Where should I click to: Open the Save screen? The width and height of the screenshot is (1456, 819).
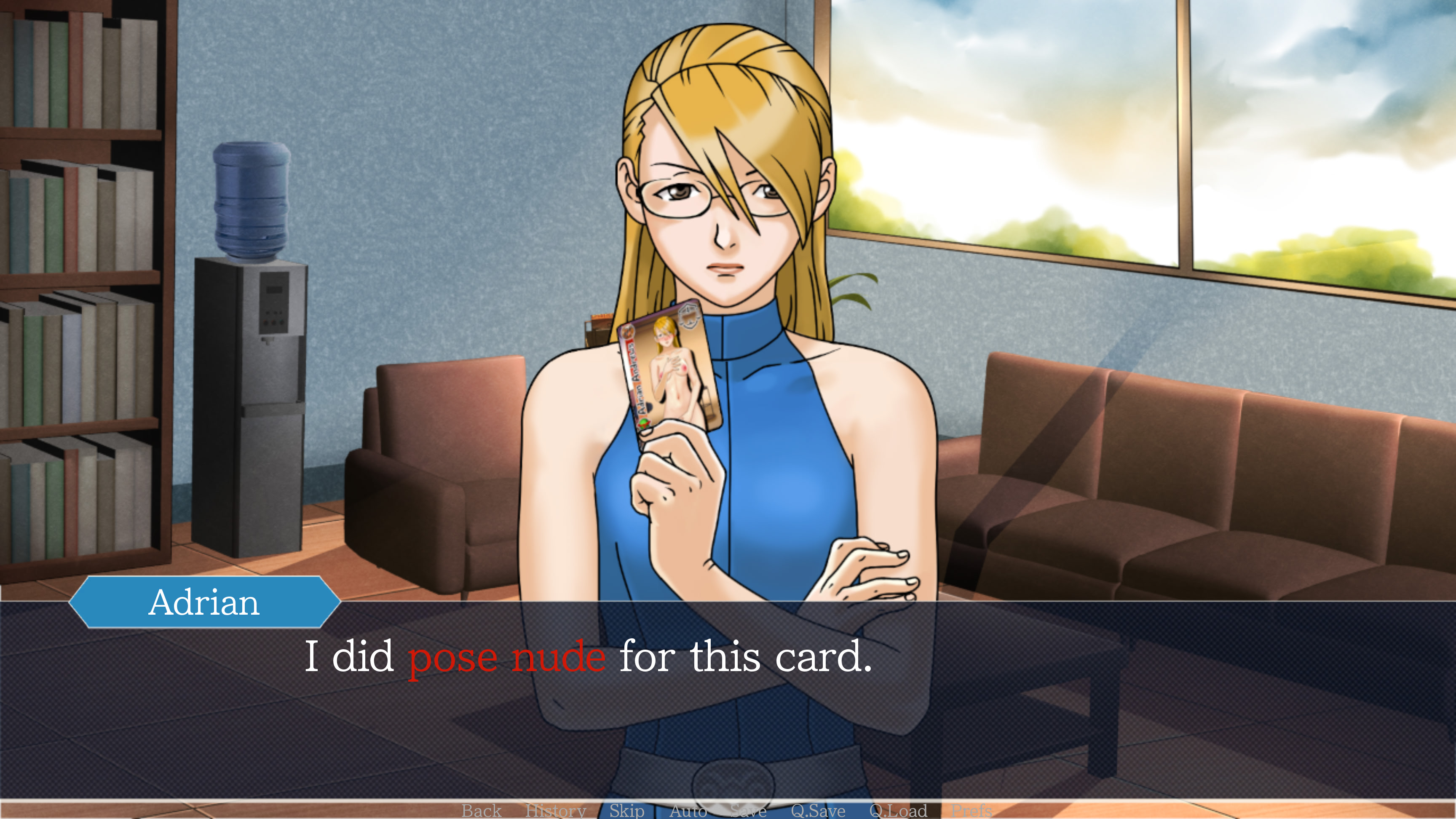point(747,811)
